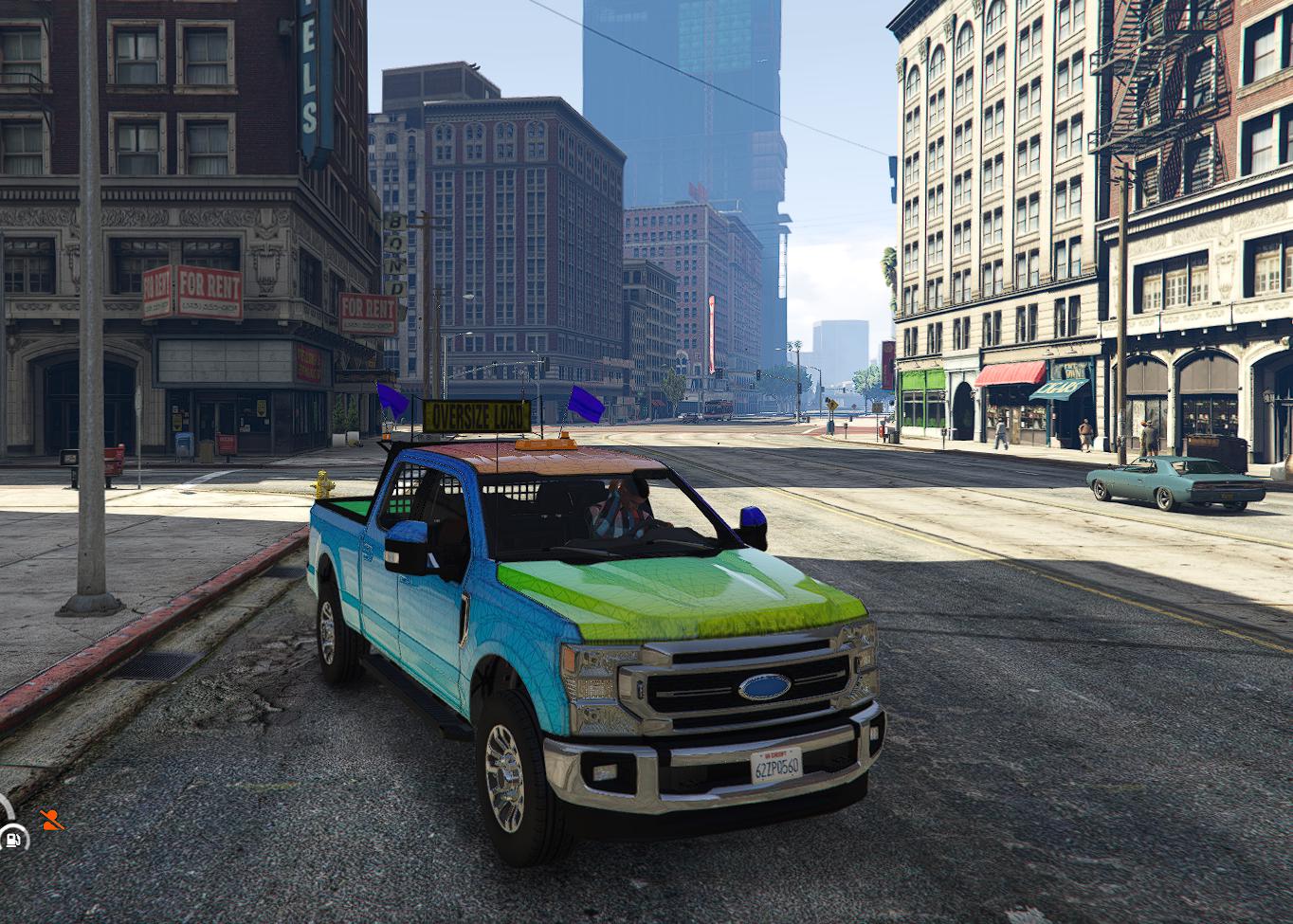Click the orange seatbelt warning icon
1293x924 pixels.
click(x=51, y=820)
